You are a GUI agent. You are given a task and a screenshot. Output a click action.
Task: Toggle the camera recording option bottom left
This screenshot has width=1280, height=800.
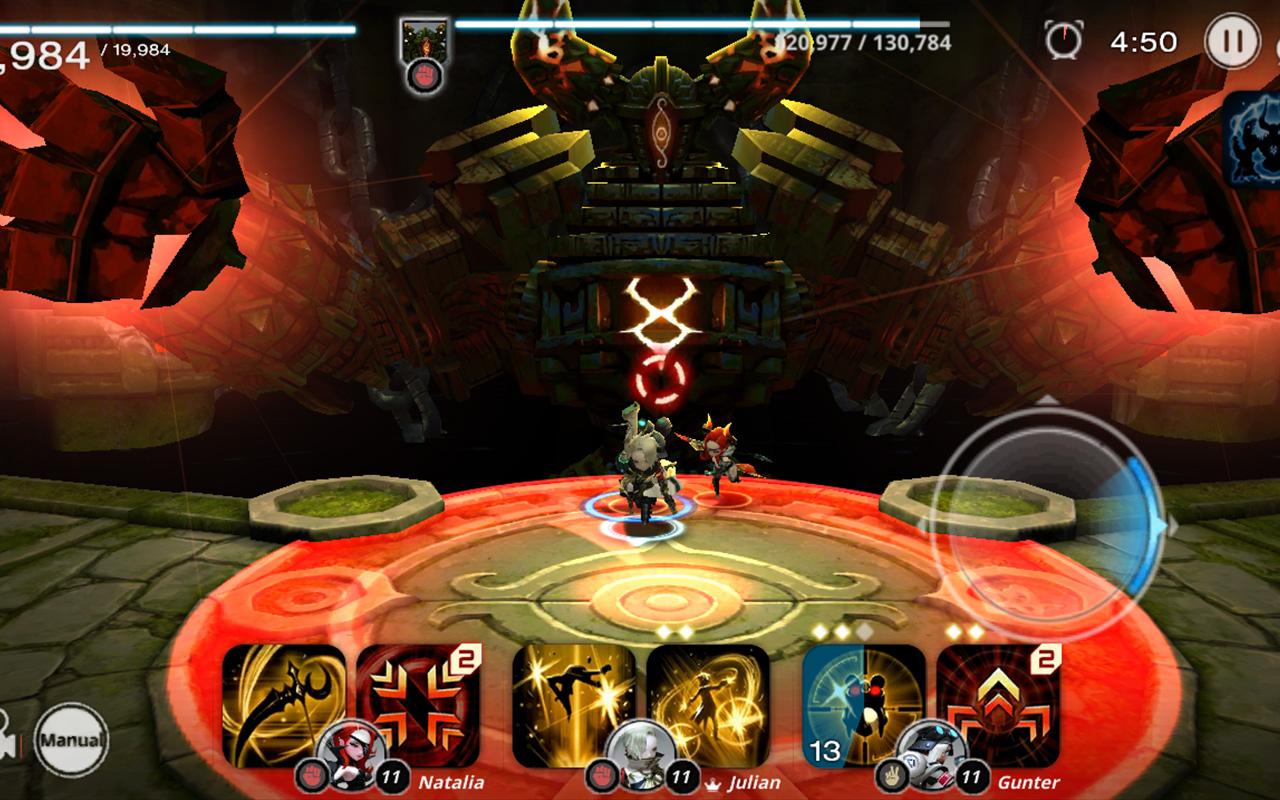(8, 736)
